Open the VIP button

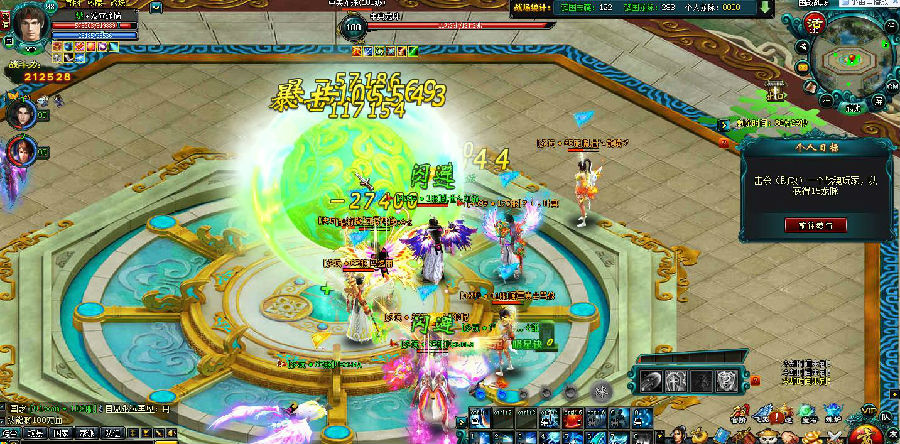[x=868, y=412]
